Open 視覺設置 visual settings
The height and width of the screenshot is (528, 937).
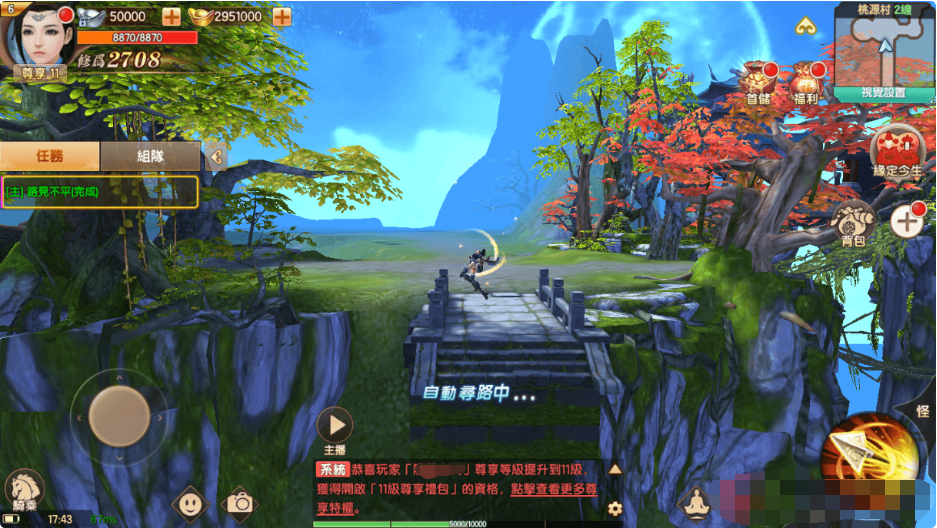[x=884, y=93]
